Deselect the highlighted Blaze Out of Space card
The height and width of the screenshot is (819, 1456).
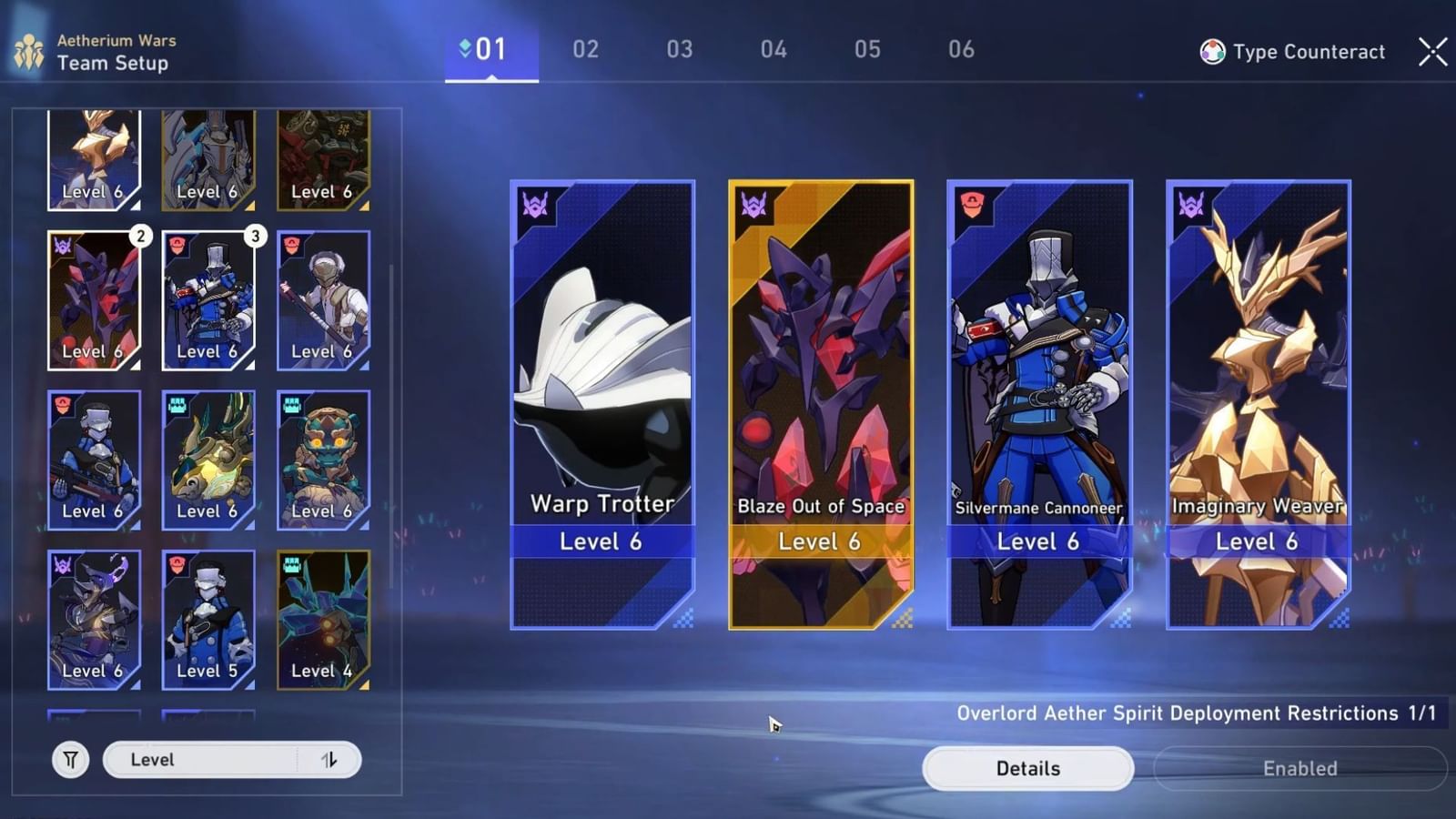pyautogui.click(x=820, y=400)
